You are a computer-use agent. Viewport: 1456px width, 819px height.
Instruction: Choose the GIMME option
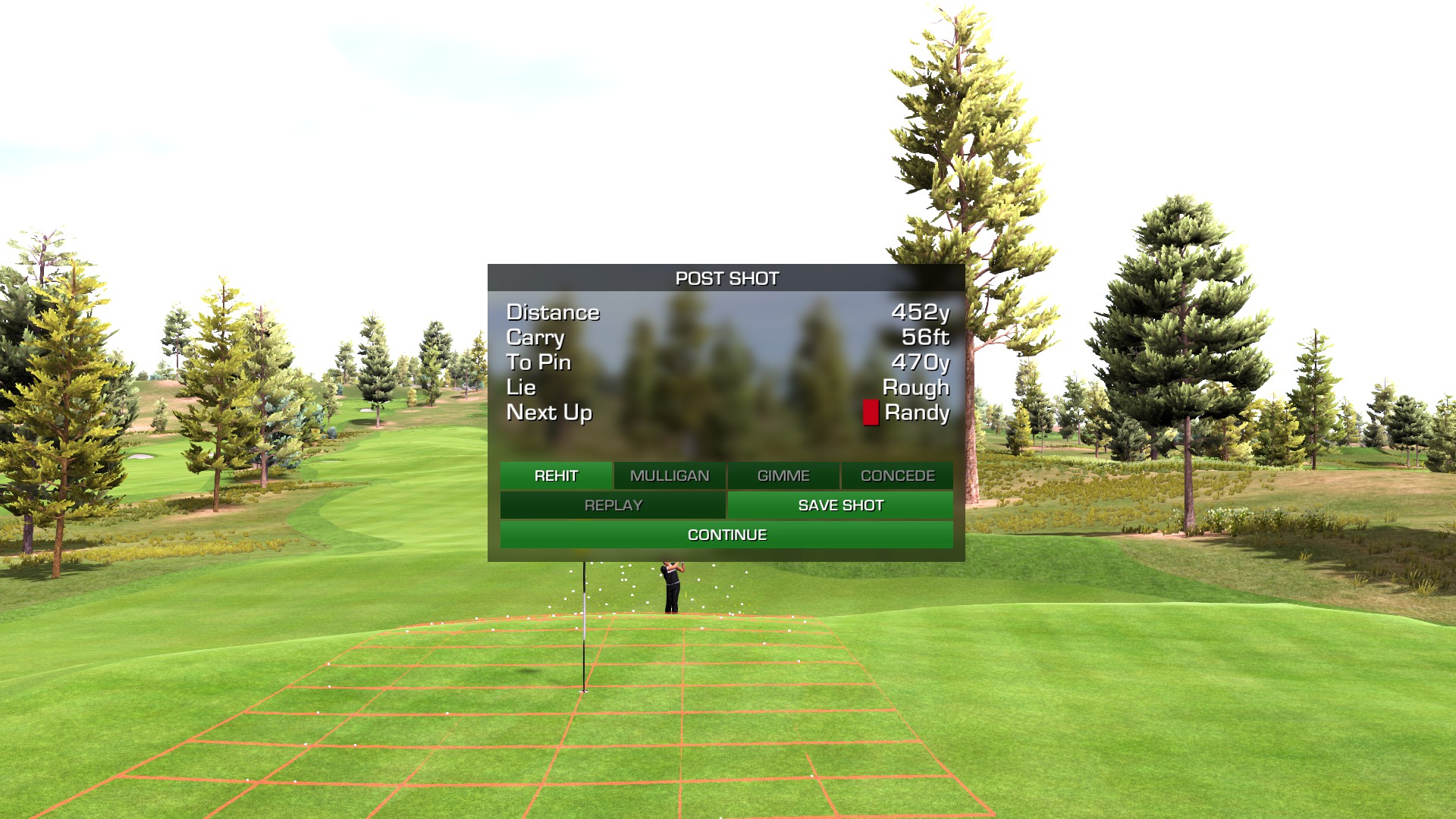tap(783, 475)
